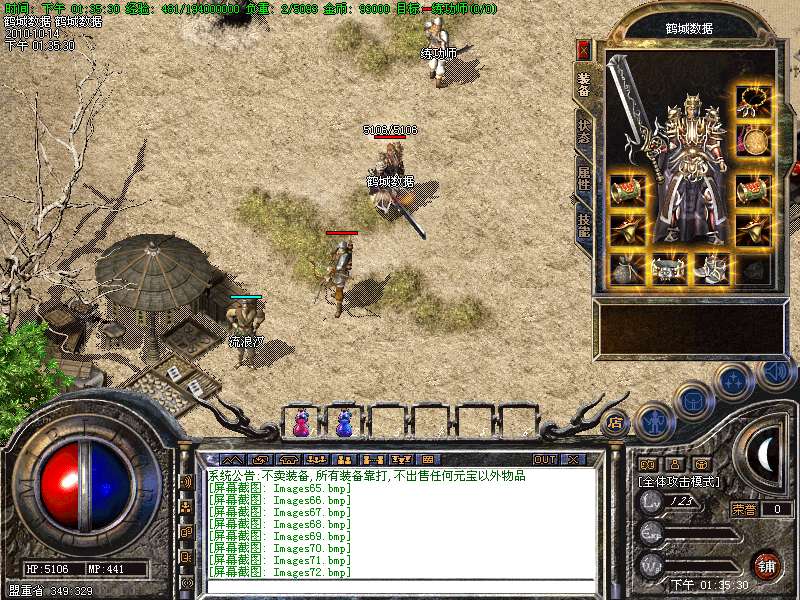Image resolution: width=800 pixels, height=600 pixels.
Task: Select the red potion in the hotbar
Action: pos(301,423)
